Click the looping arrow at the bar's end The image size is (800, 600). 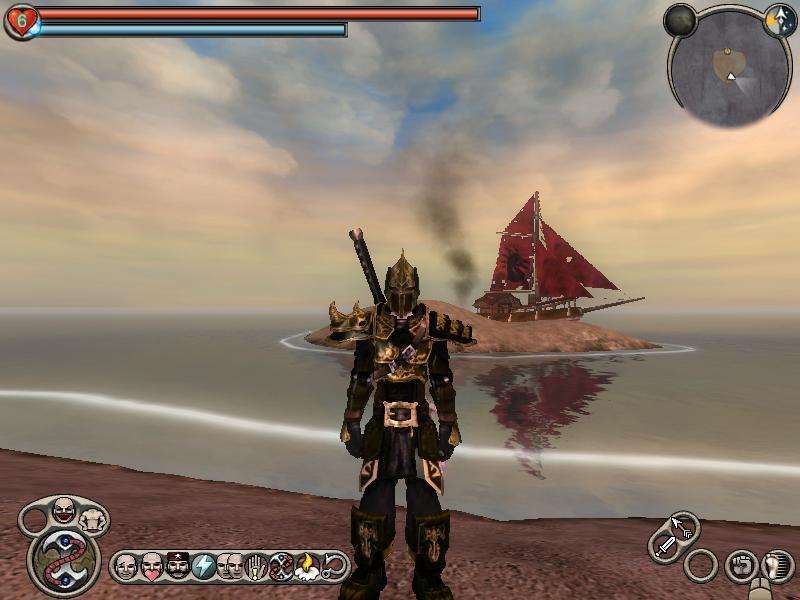333,567
